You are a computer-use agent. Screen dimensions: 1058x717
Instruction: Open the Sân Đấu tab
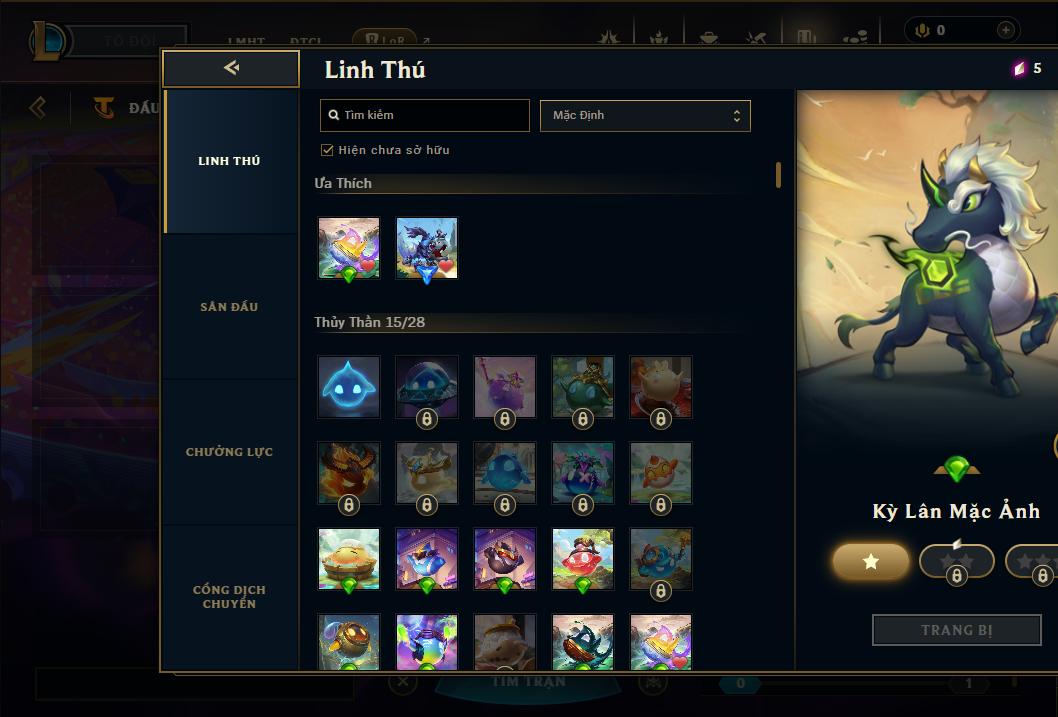click(x=229, y=307)
